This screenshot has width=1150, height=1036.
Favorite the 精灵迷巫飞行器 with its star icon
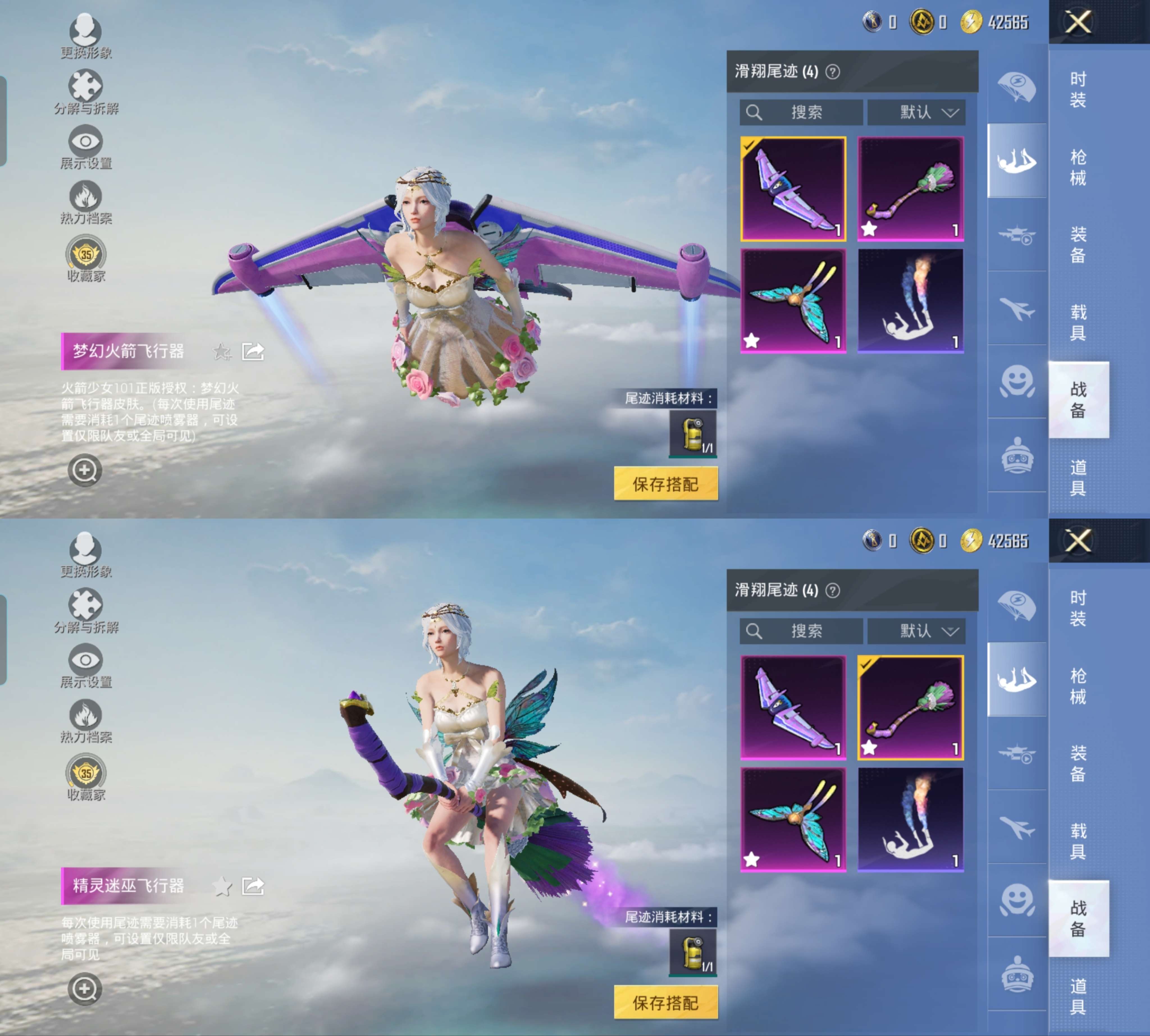tap(222, 886)
